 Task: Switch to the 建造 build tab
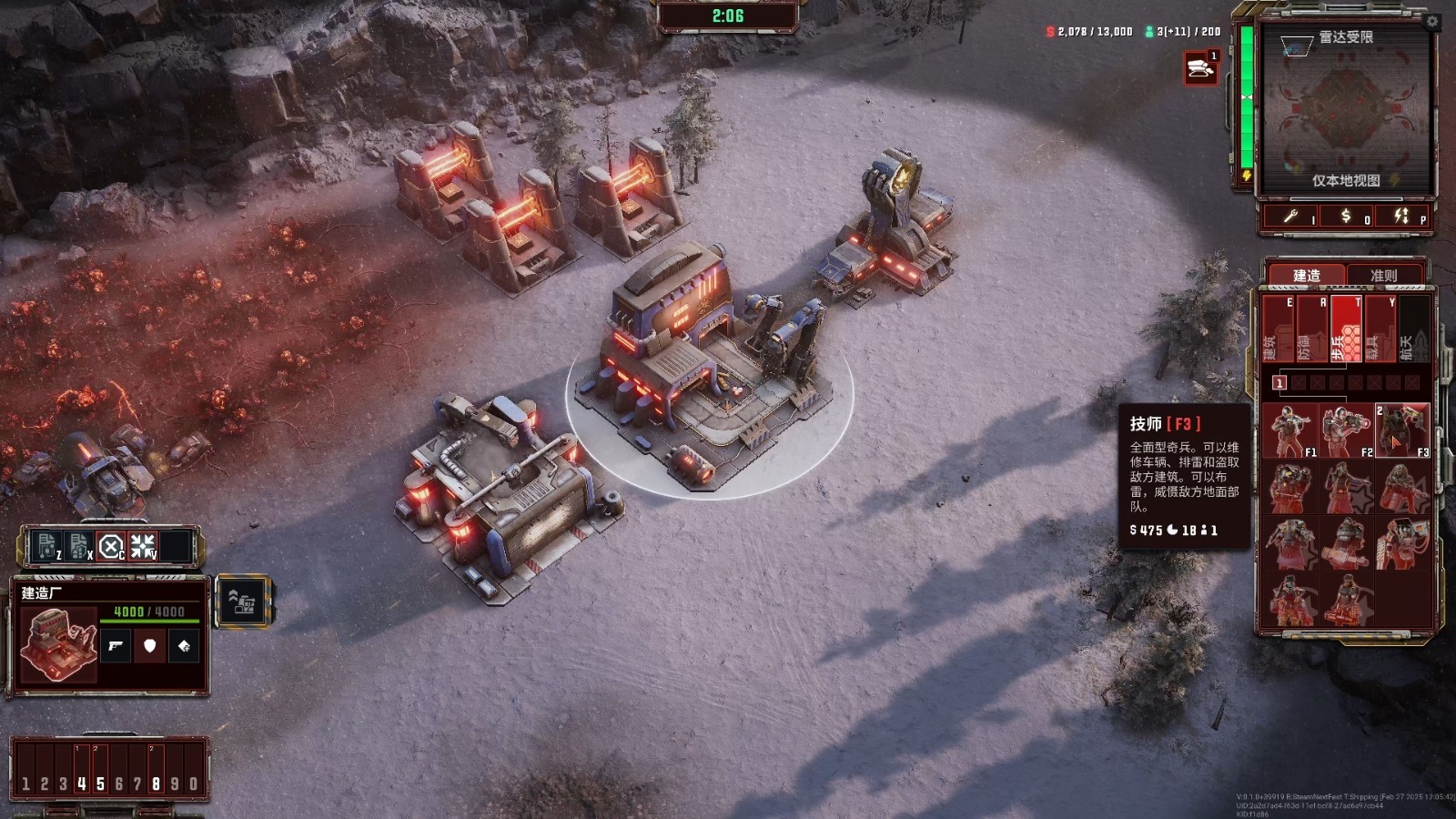[1306, 275]
